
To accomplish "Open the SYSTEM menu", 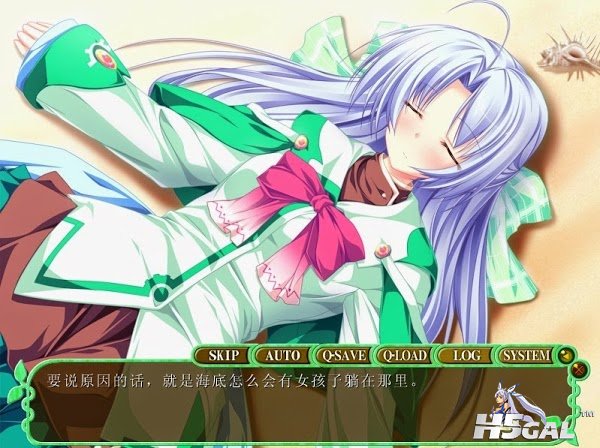I will (525, 354).
